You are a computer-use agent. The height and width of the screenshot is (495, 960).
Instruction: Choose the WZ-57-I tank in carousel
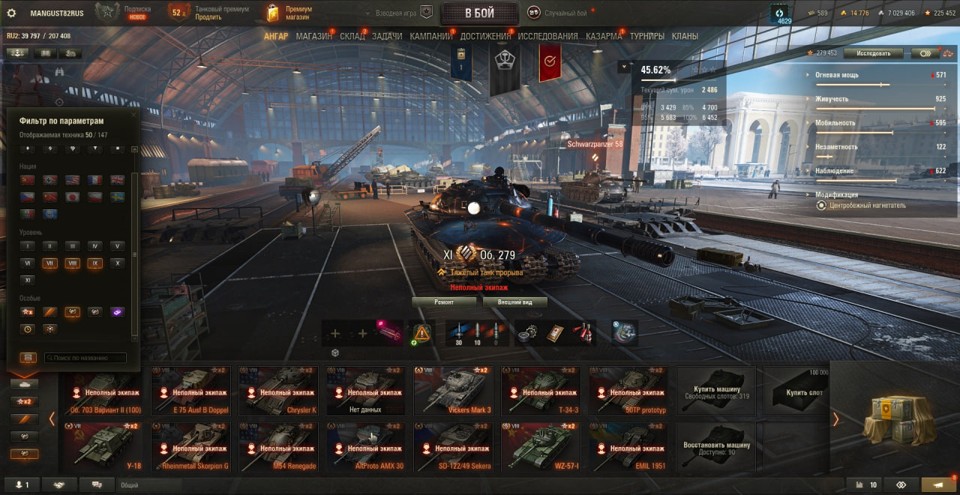click(x=541, y=446)
